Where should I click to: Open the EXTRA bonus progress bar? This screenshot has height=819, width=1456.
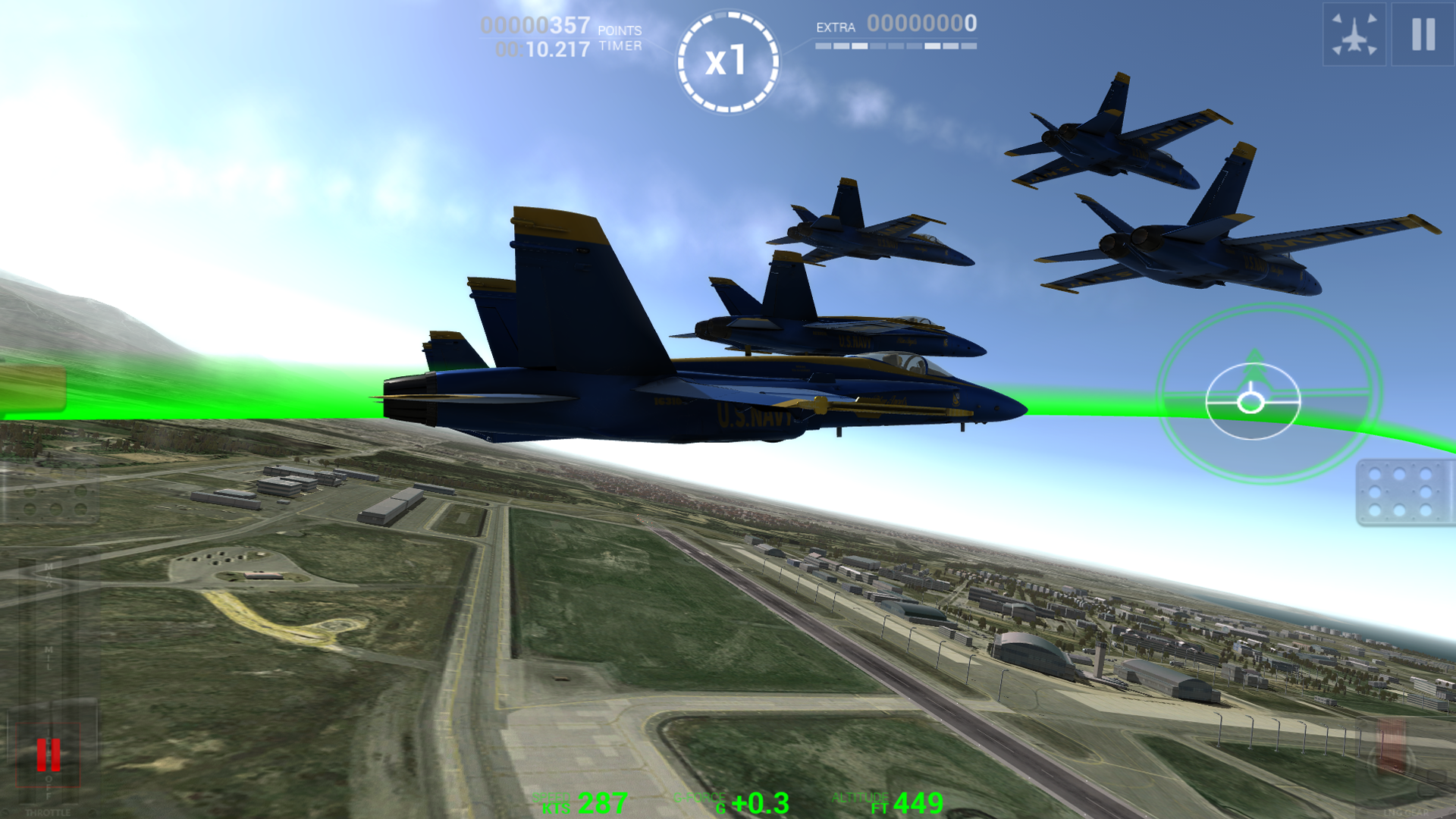tap(895, 45)
